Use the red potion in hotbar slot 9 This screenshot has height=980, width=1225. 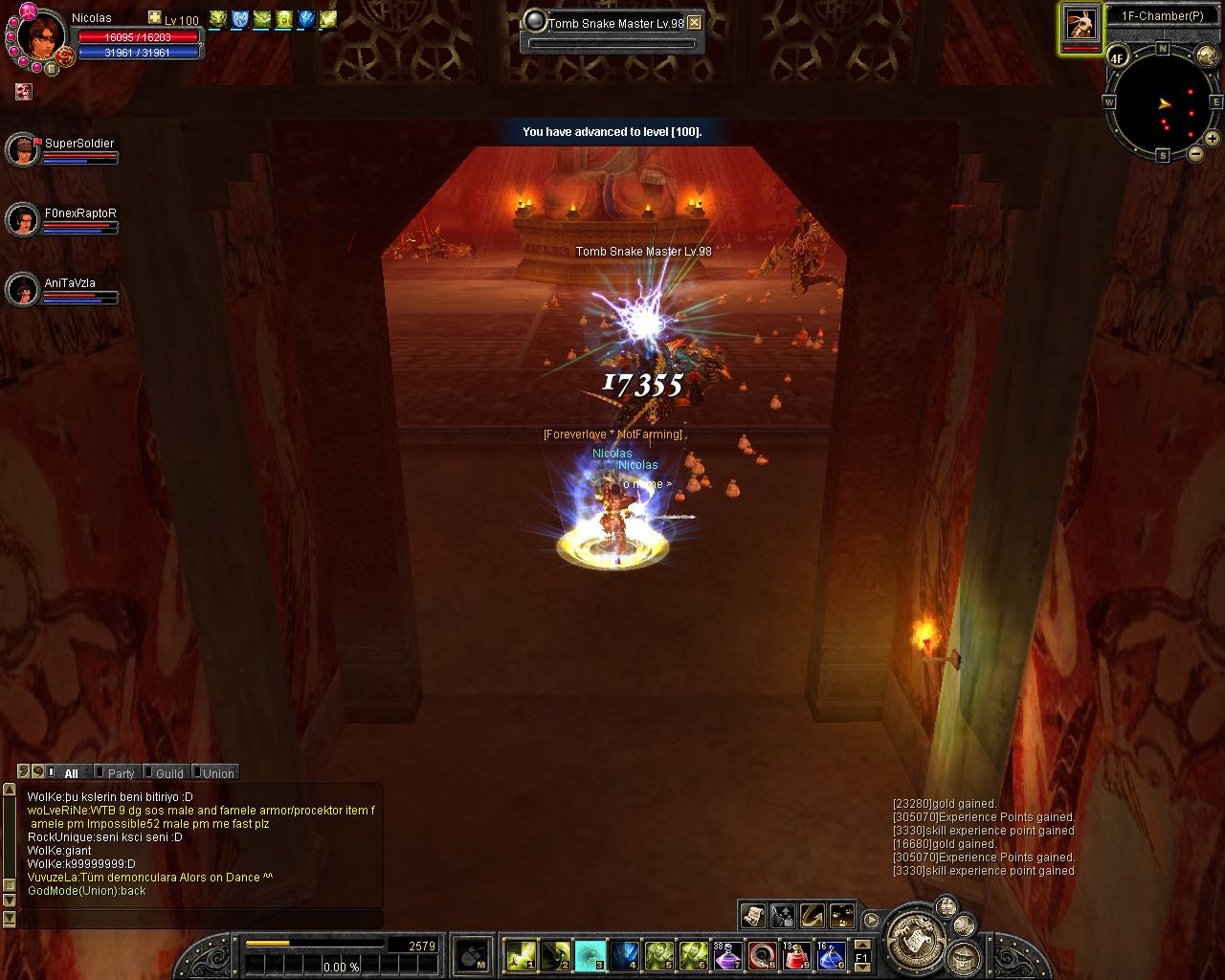coord(796,954)
